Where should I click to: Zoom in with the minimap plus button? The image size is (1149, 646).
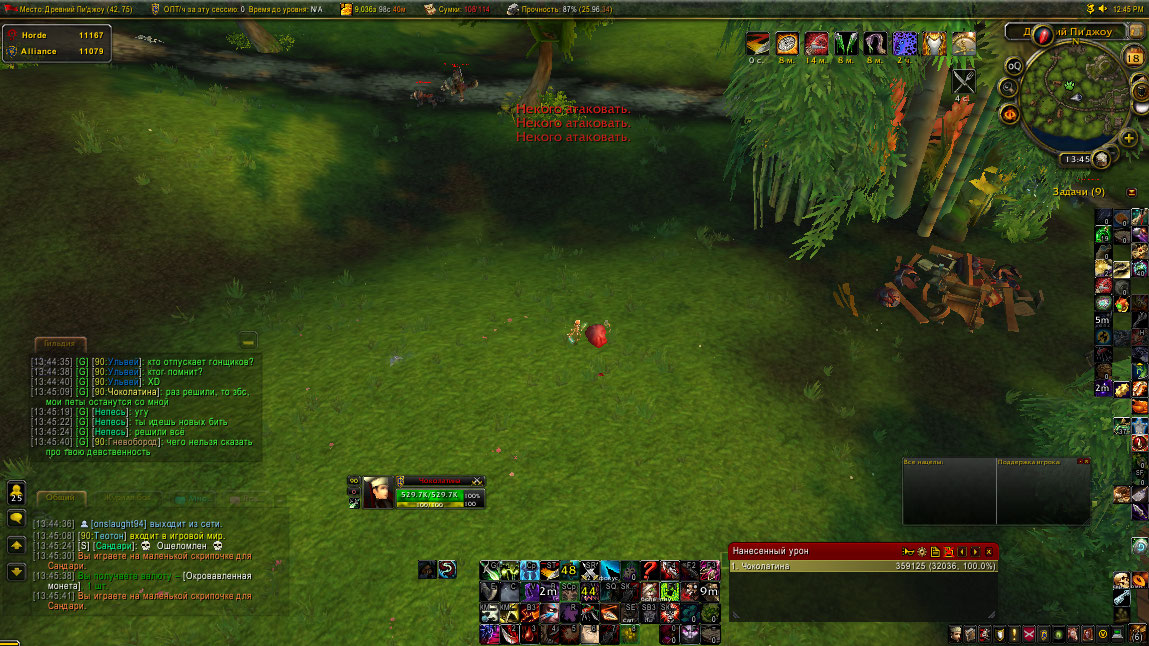[x=1129, y=138]
